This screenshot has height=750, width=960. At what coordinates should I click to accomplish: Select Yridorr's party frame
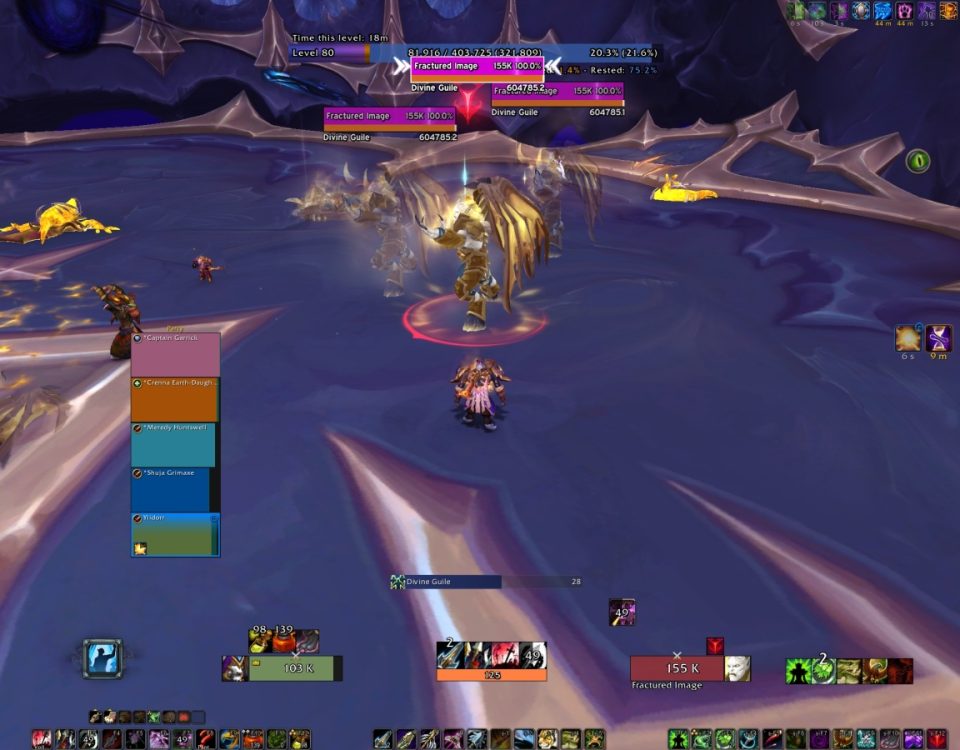click(175, 534)
